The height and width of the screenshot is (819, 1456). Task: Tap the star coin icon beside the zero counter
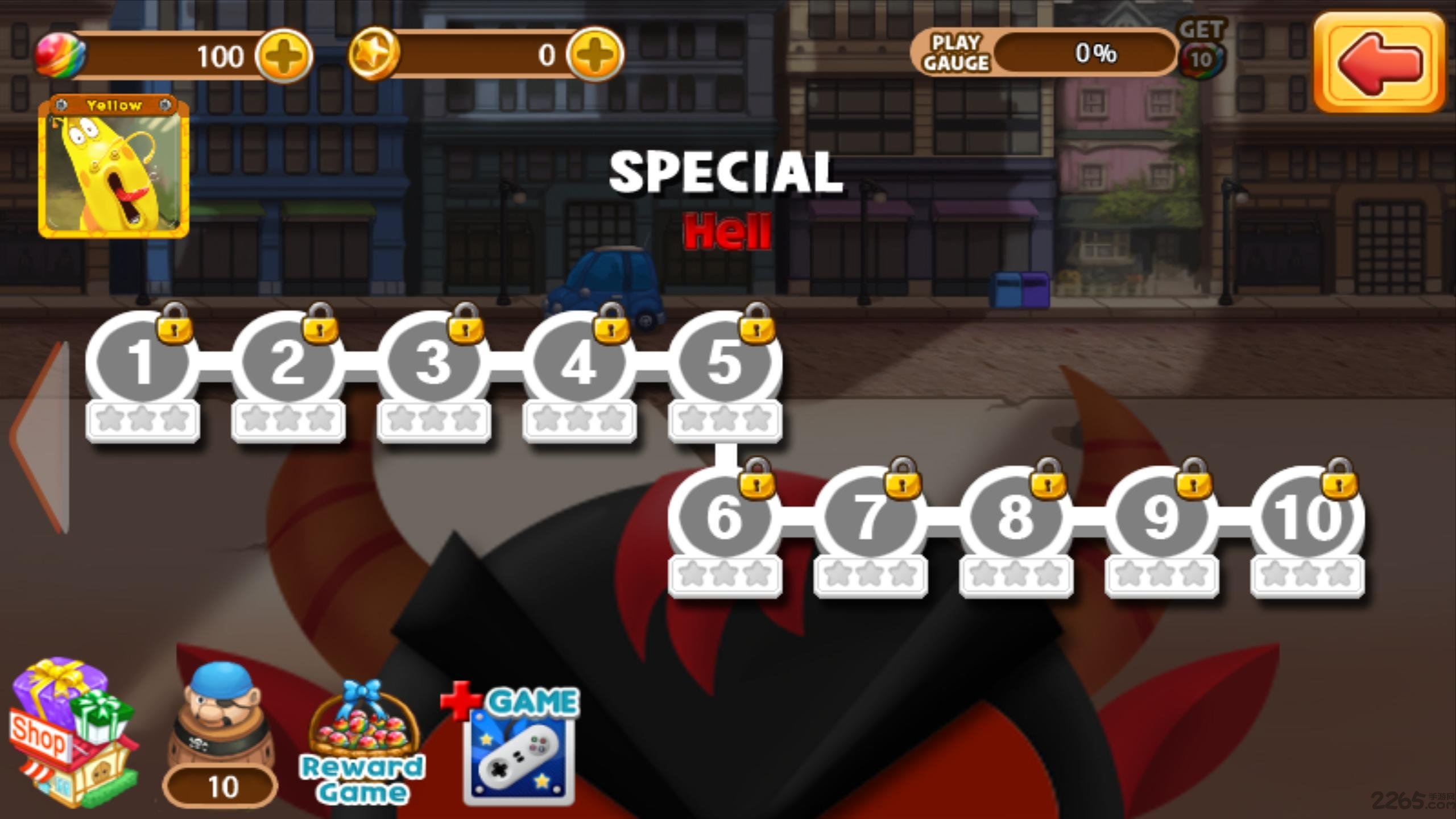click(x=375, y=54)
